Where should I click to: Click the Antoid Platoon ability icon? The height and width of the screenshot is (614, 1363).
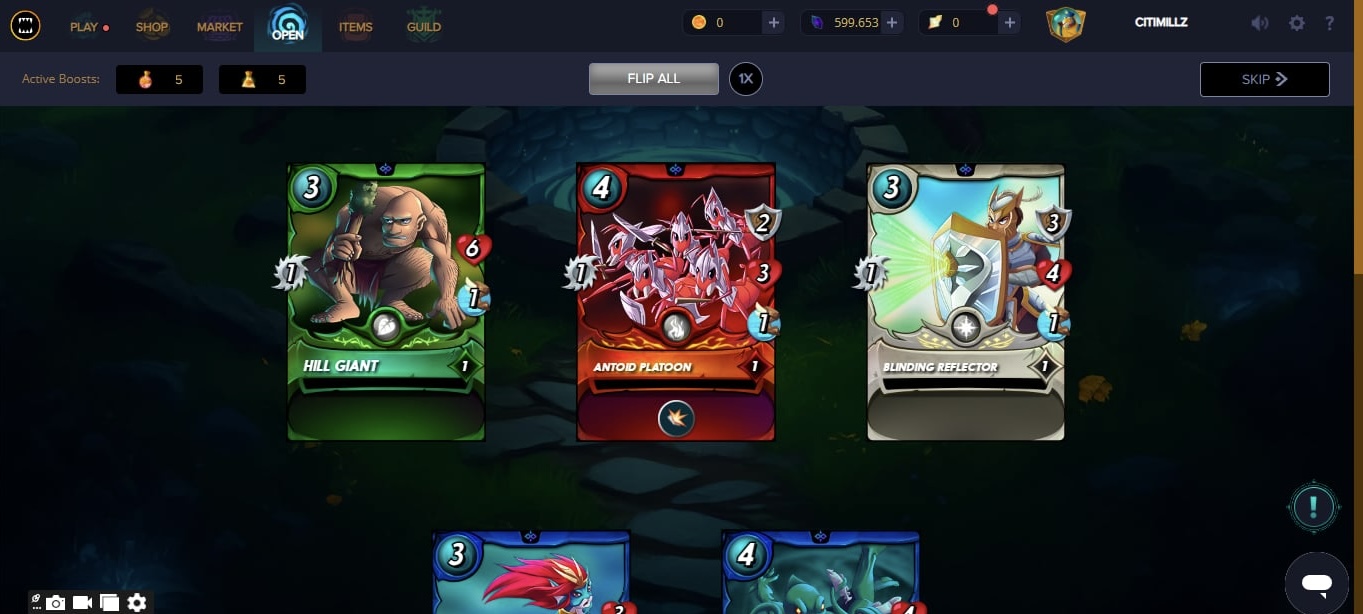(x=676, y=418)
